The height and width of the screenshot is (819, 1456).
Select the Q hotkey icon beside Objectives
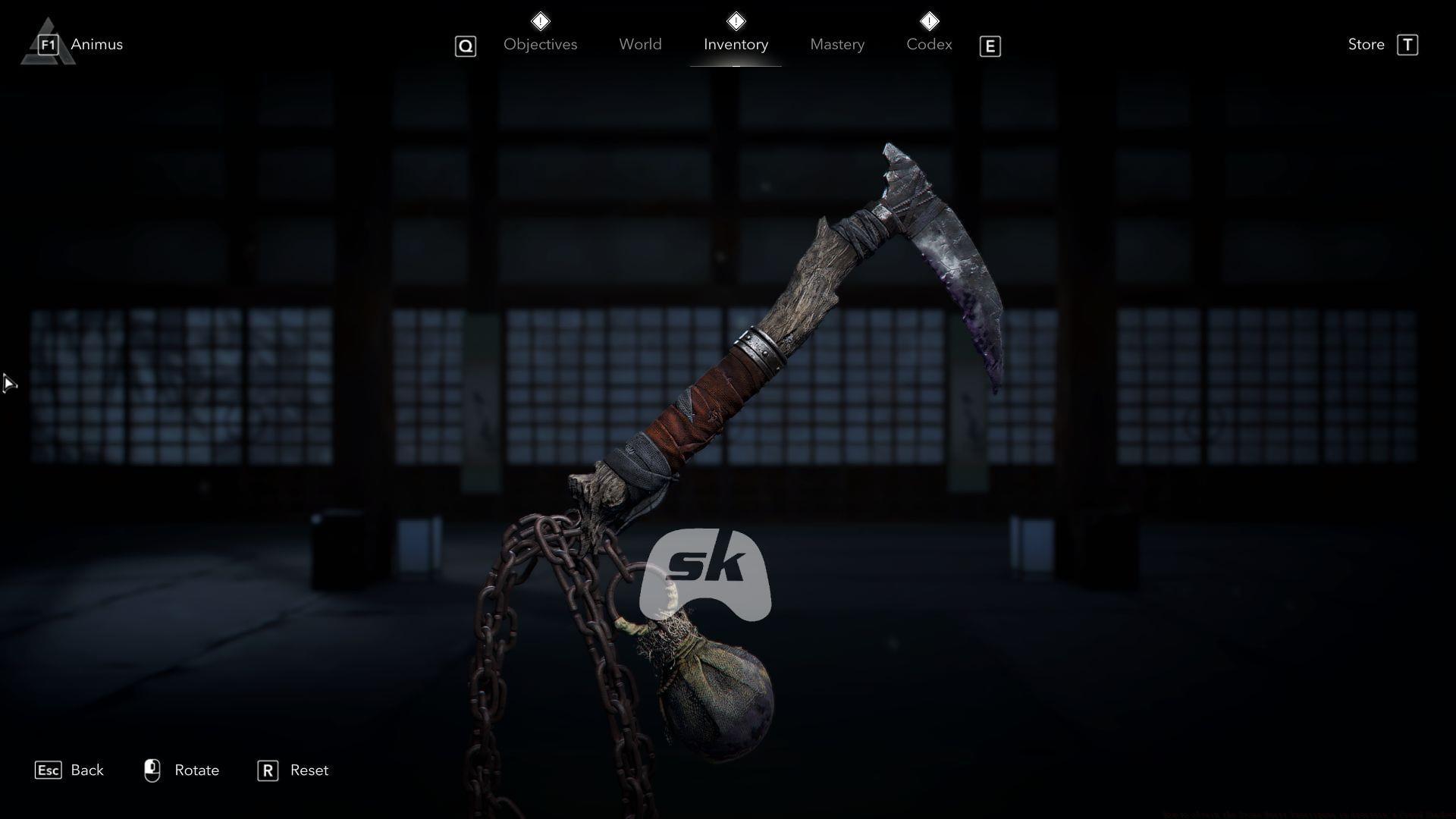[x=465, y=46]
